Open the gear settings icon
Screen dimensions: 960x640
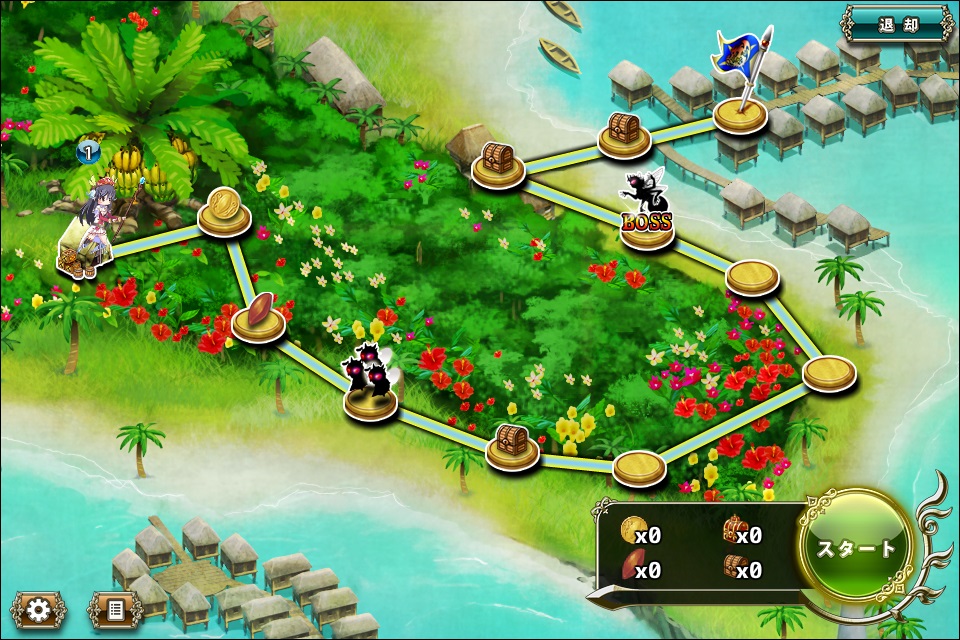(x=38, y=609)
